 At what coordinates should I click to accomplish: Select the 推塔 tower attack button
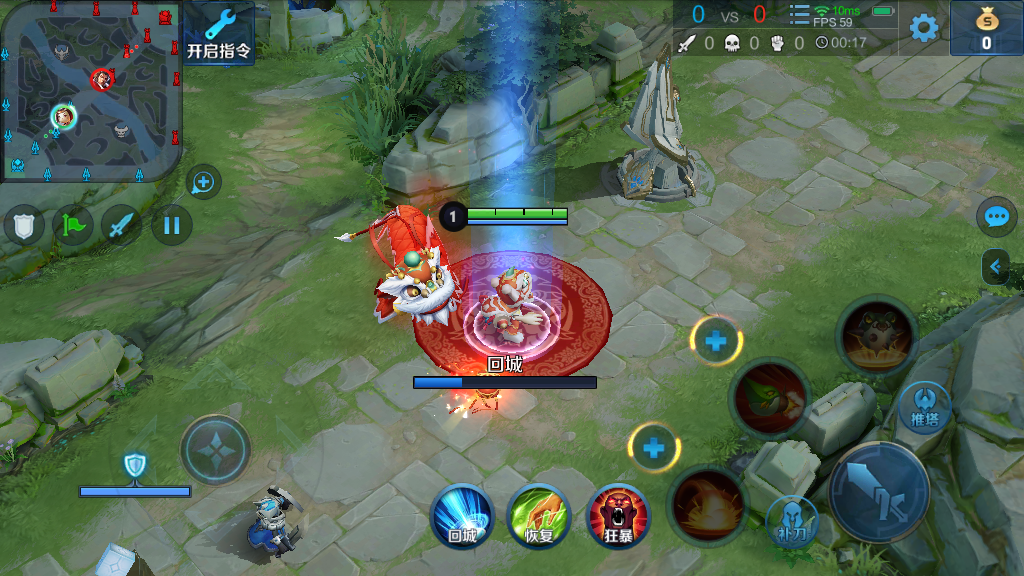[924, 407]
